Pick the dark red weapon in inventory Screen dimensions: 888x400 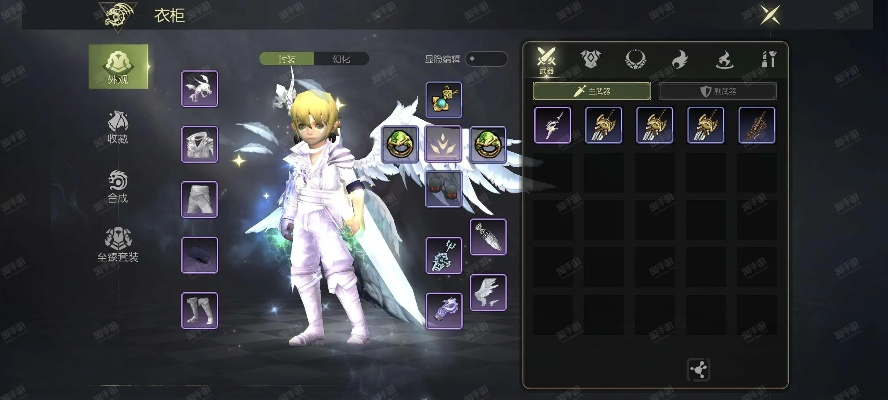(x=757, y=126)
